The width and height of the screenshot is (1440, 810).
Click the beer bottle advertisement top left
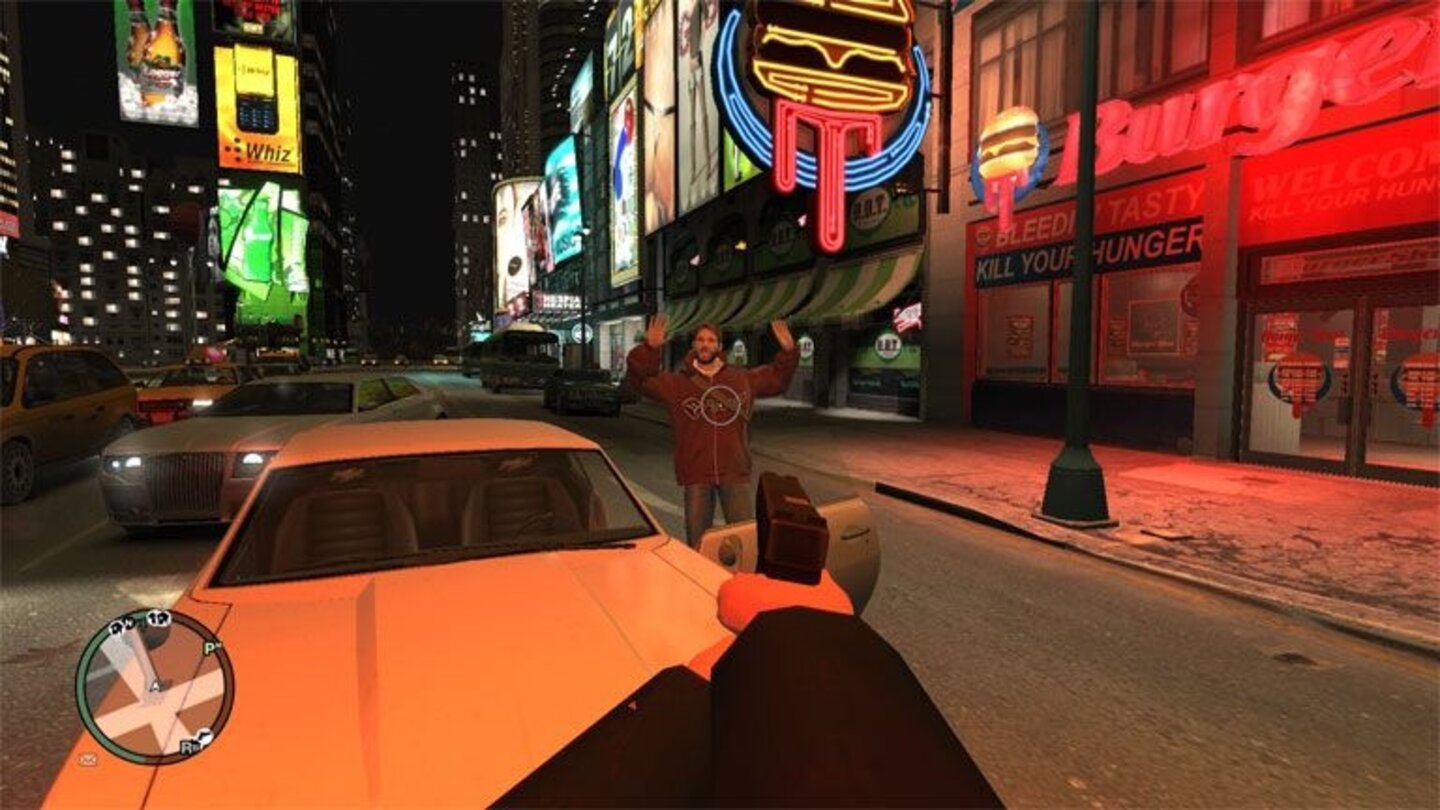point(155,60)
